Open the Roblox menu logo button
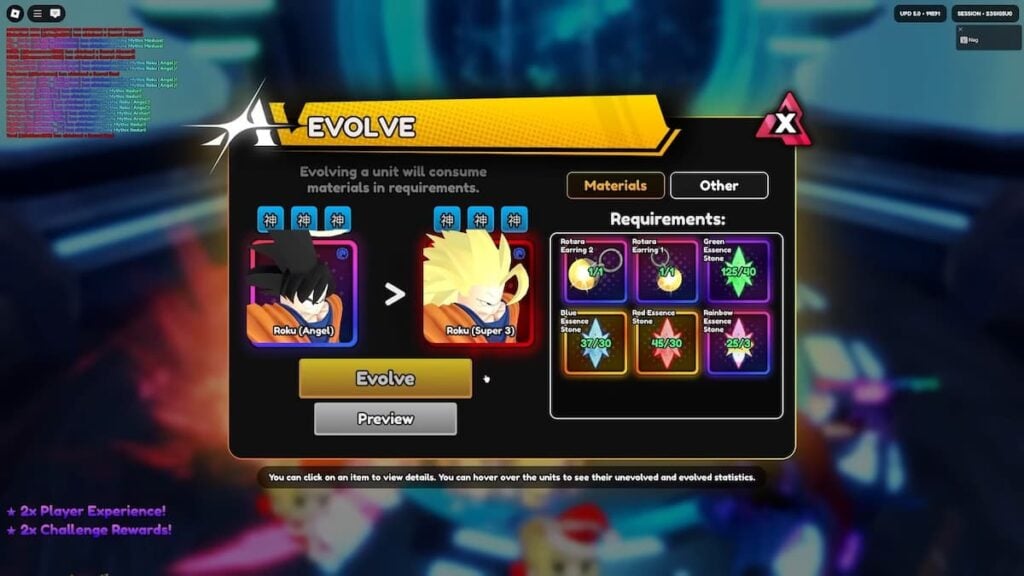1024x576 pixels. click(x=14, y=13)
